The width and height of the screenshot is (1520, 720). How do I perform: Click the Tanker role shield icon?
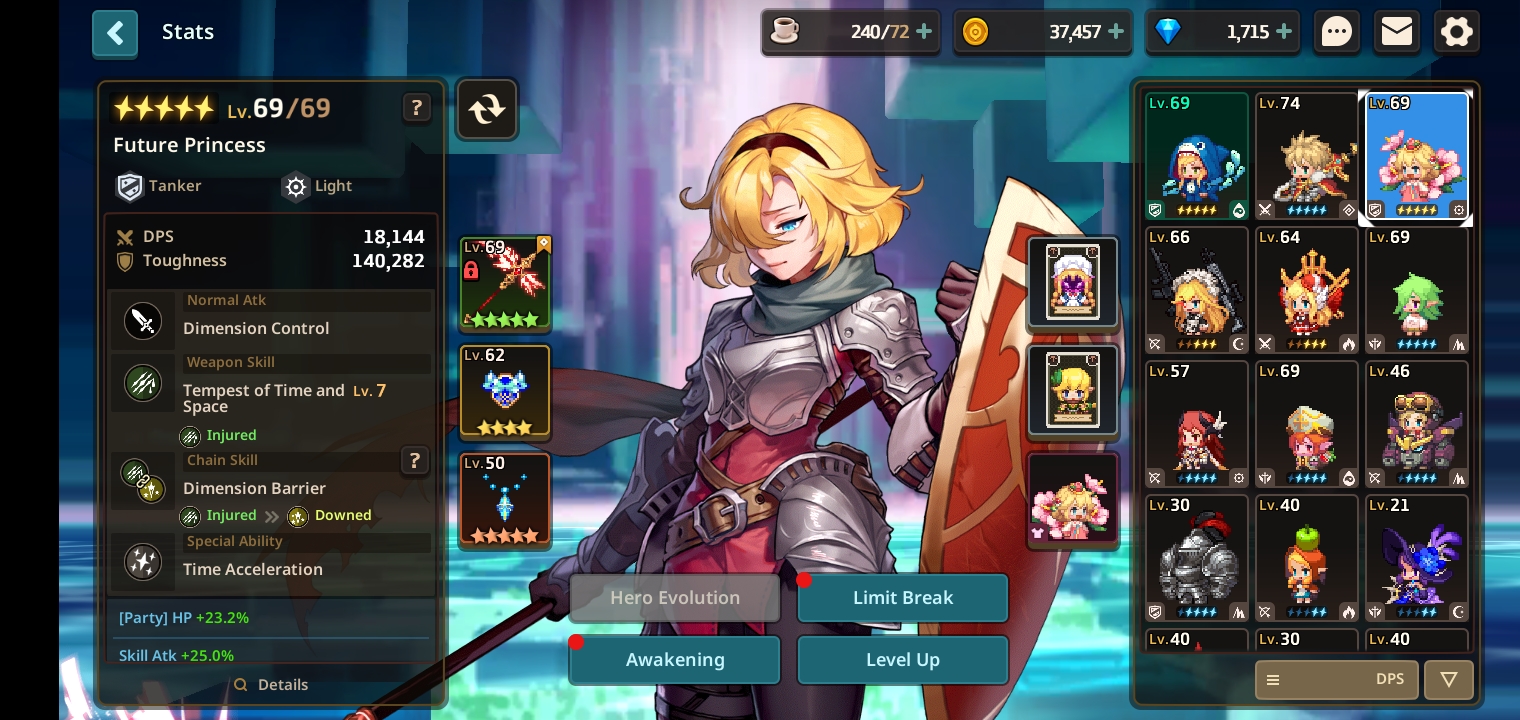(x=130, y=186)
